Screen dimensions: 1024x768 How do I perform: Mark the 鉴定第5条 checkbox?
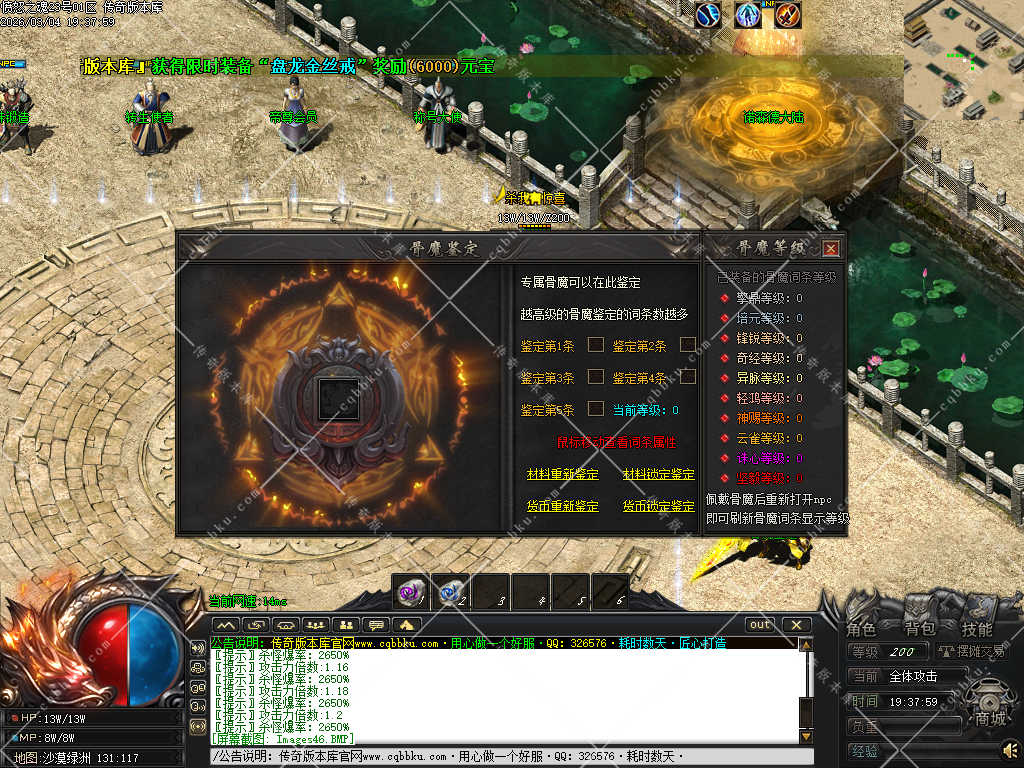point(595,409)
